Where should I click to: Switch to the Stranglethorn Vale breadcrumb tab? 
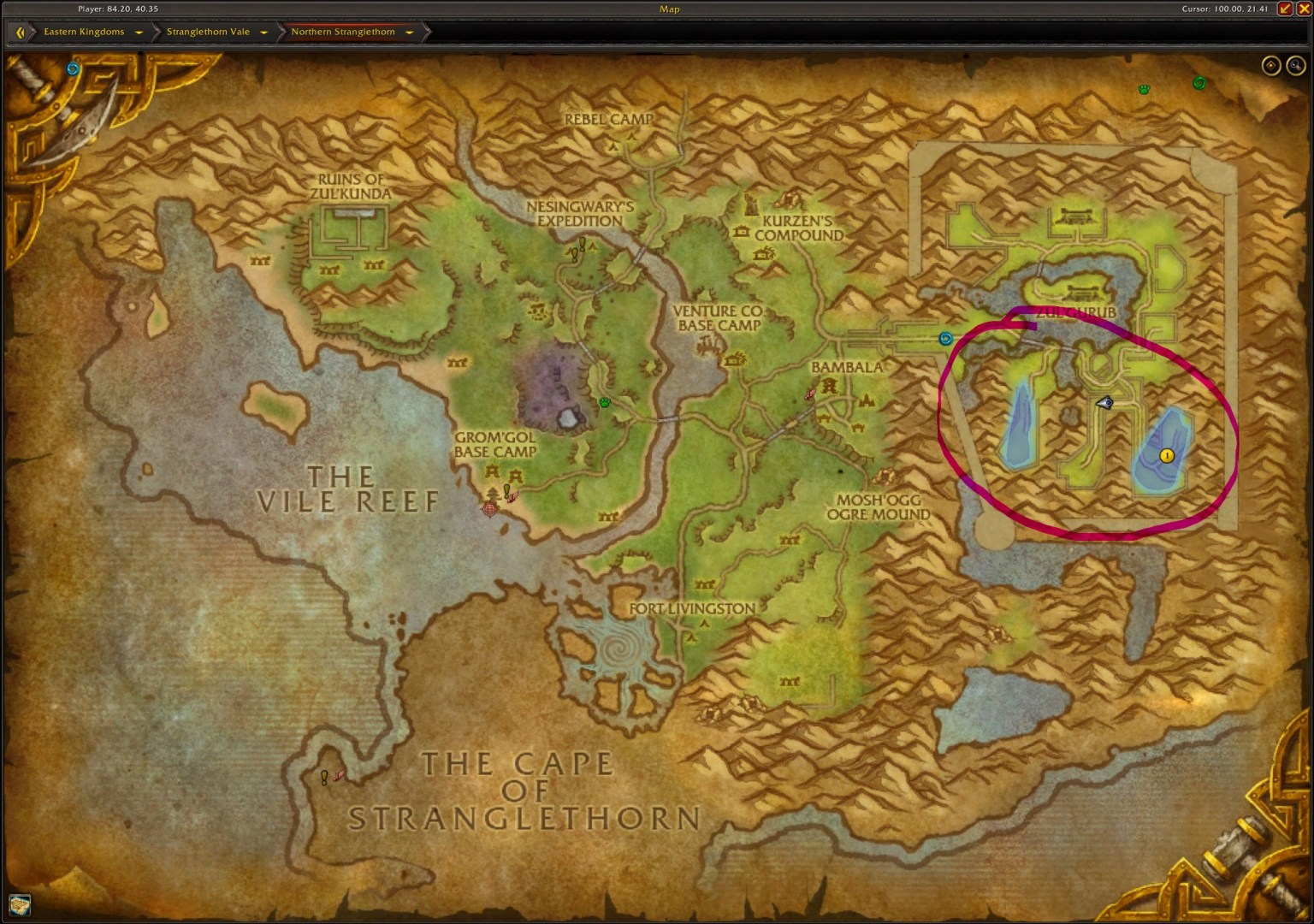(x=209, y=32)
